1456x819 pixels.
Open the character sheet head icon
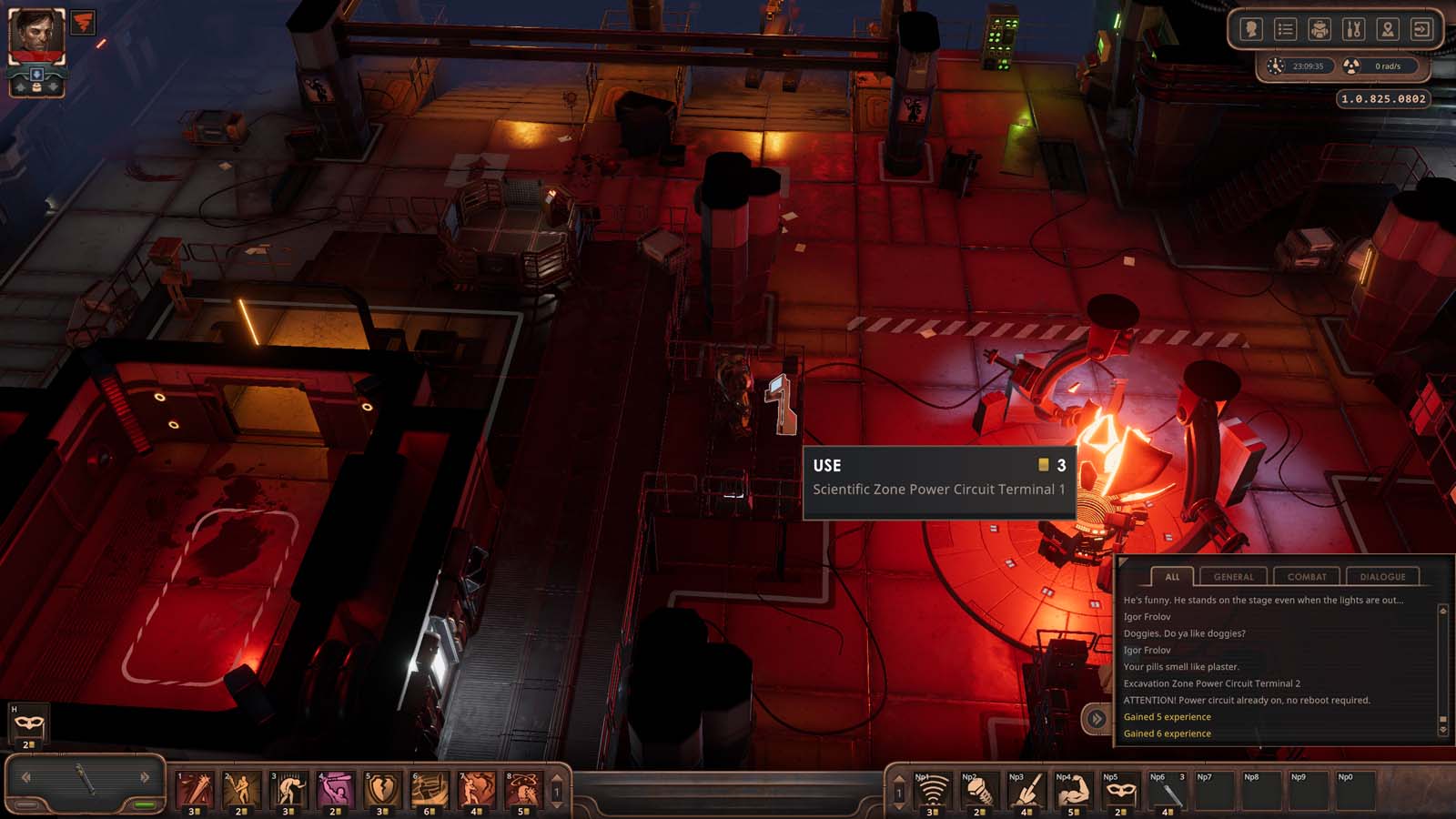pyautogui.click(x=1251, y=30)
